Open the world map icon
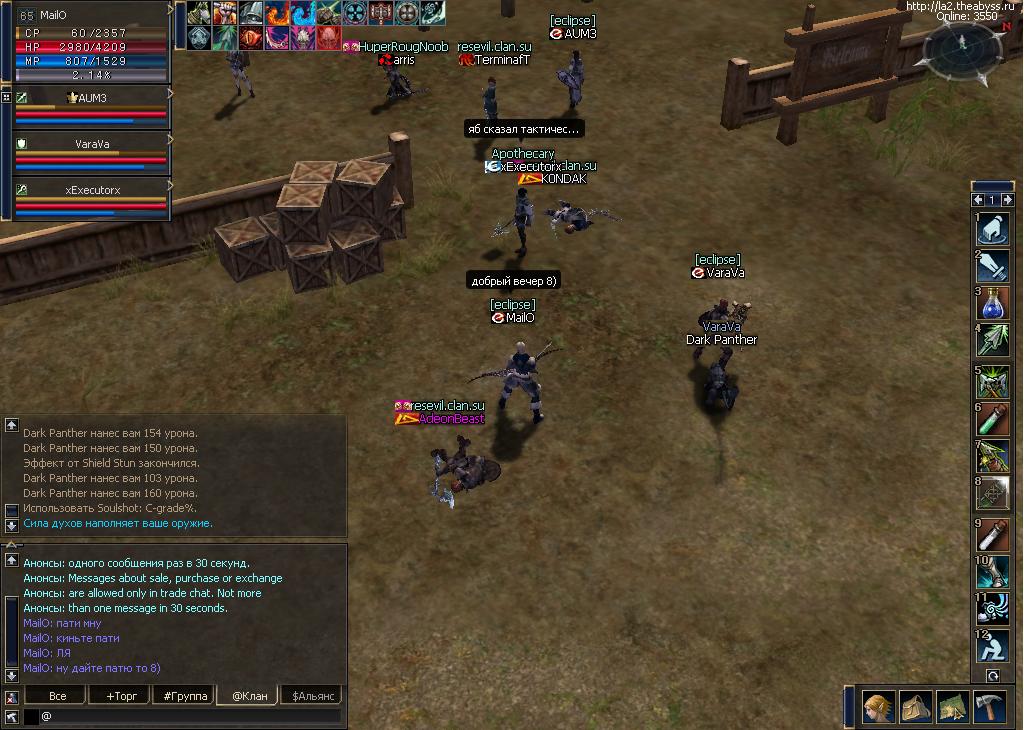Image resolution: width=1024 pixels, height=730 pixels. coord(951,707)
